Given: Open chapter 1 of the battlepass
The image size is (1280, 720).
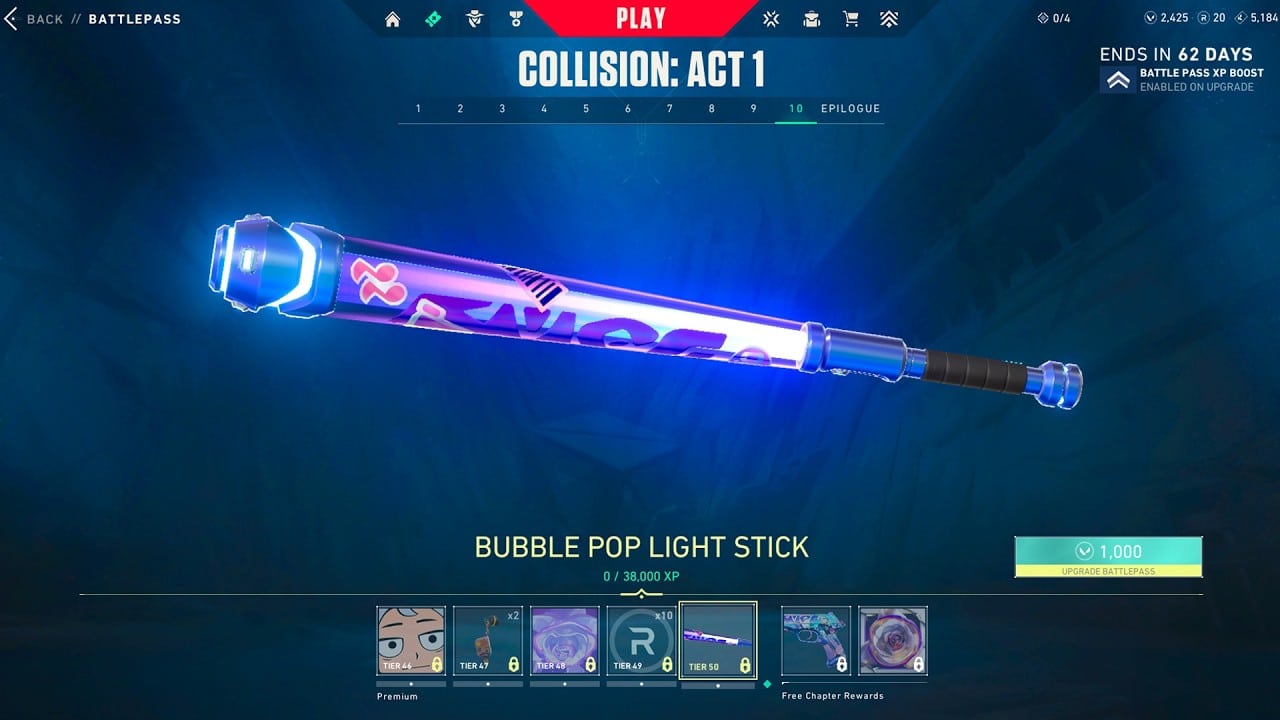Looking at the screenshot, I should (418, 108).
